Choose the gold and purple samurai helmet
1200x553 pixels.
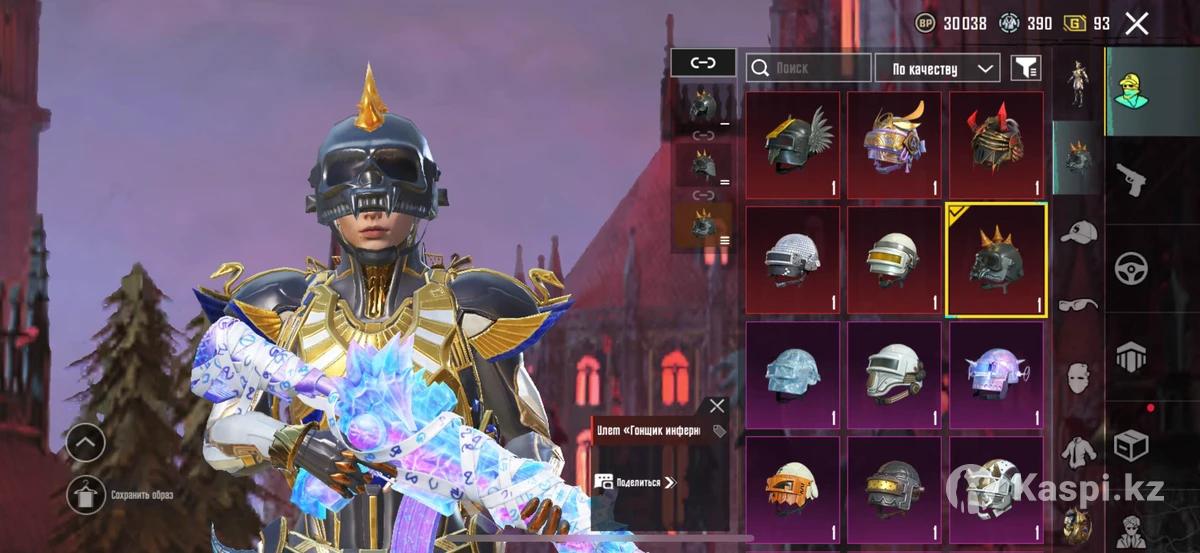(x=894, y=141)
